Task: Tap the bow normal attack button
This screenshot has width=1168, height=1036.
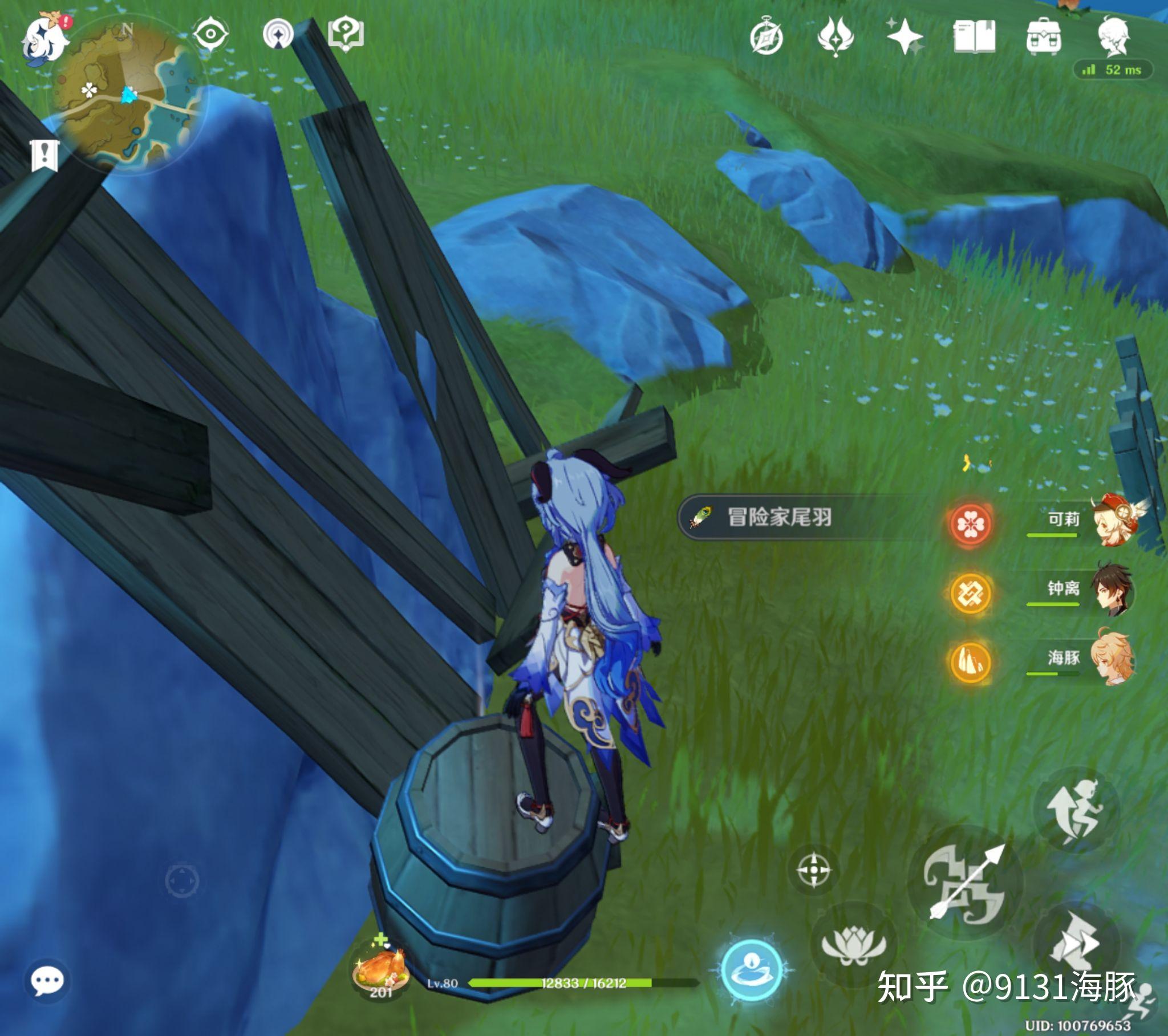Action: [964, 884]
